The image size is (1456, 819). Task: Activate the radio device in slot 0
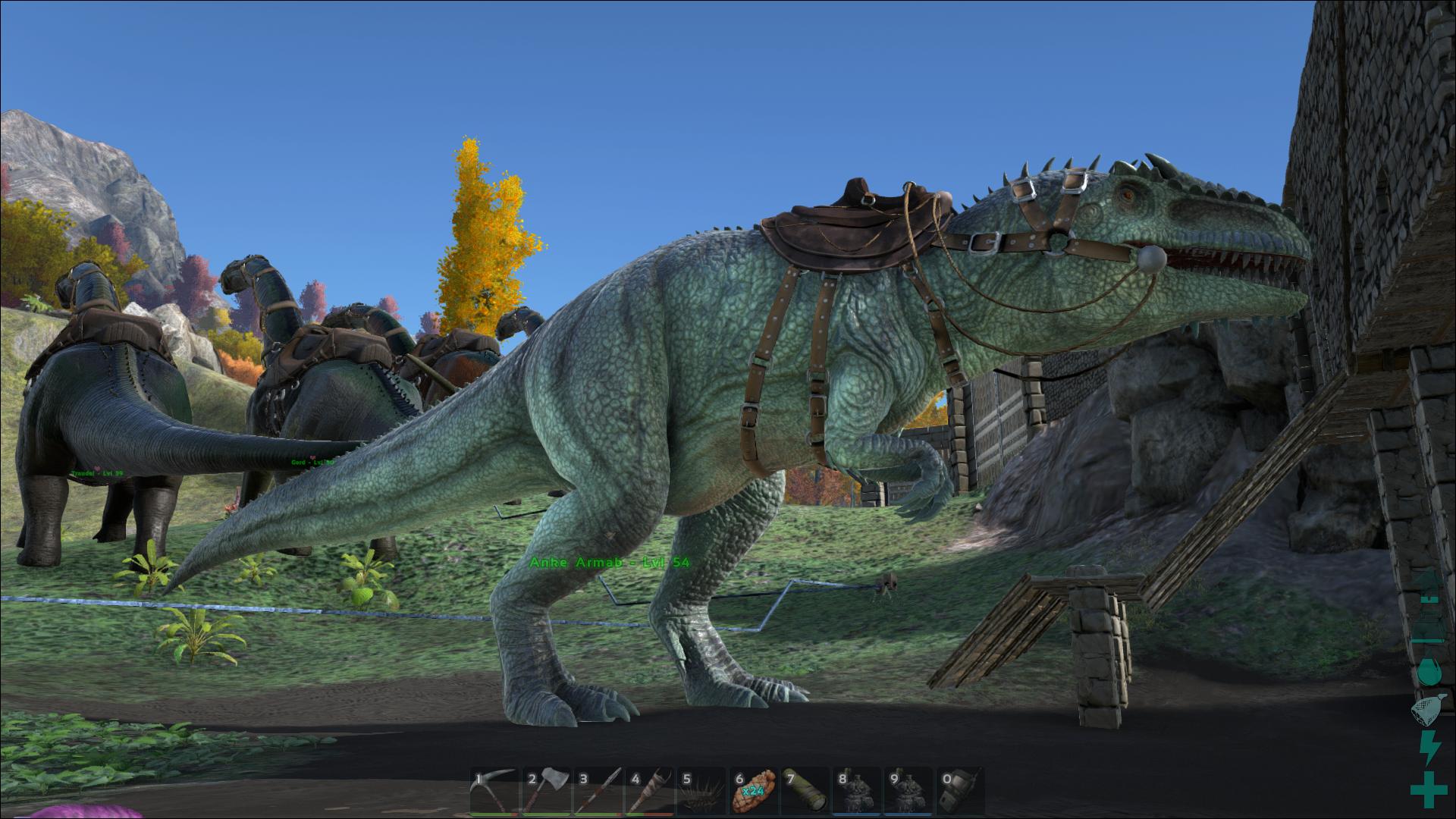pos(959,792)
